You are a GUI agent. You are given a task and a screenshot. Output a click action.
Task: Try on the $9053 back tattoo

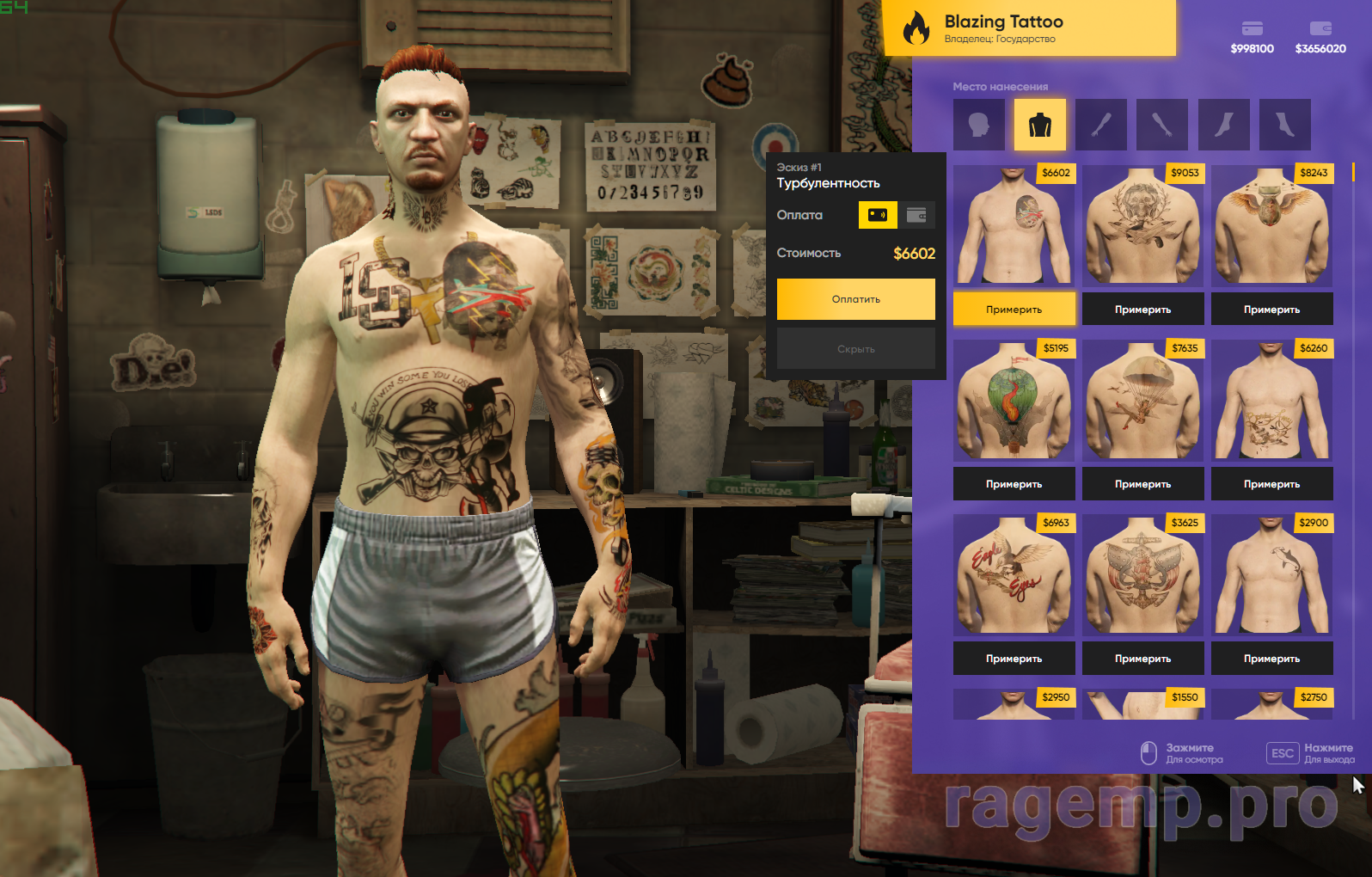click(x=1142, y=310)
